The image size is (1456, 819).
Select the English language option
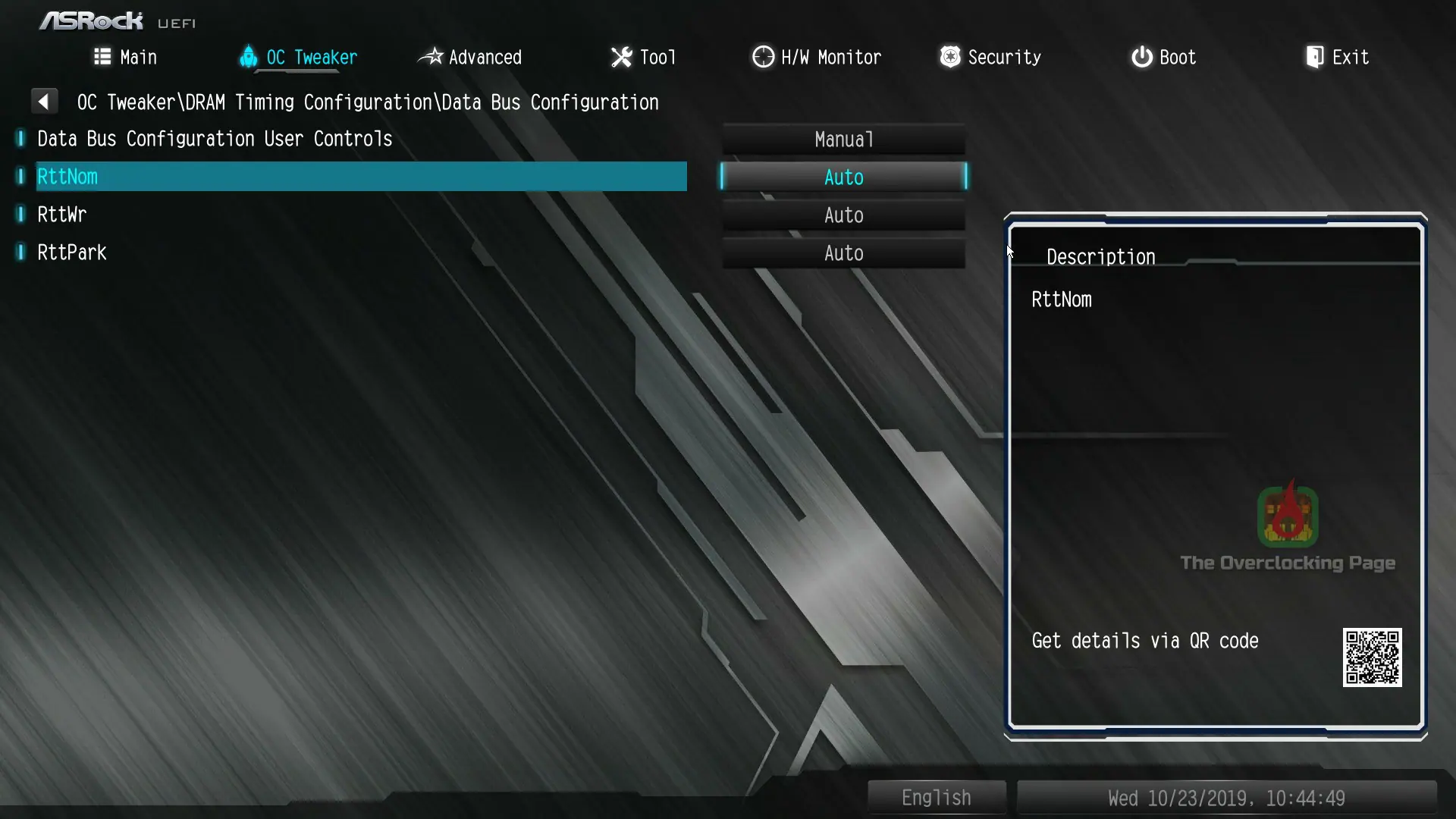point(936,797)
